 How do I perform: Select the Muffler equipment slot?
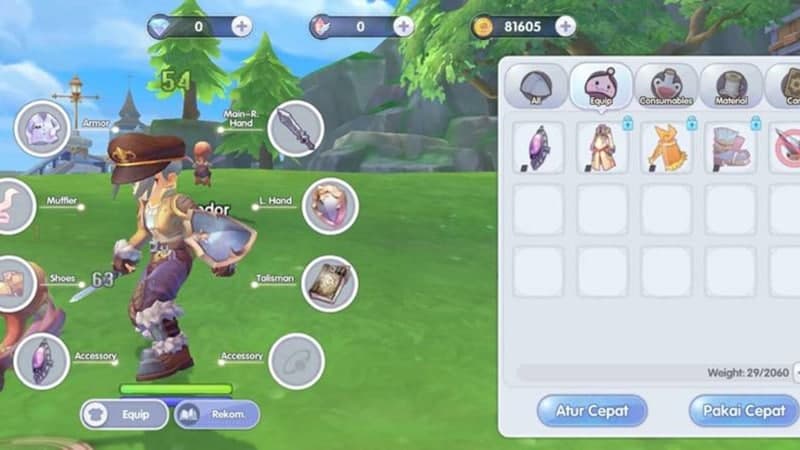12,207
